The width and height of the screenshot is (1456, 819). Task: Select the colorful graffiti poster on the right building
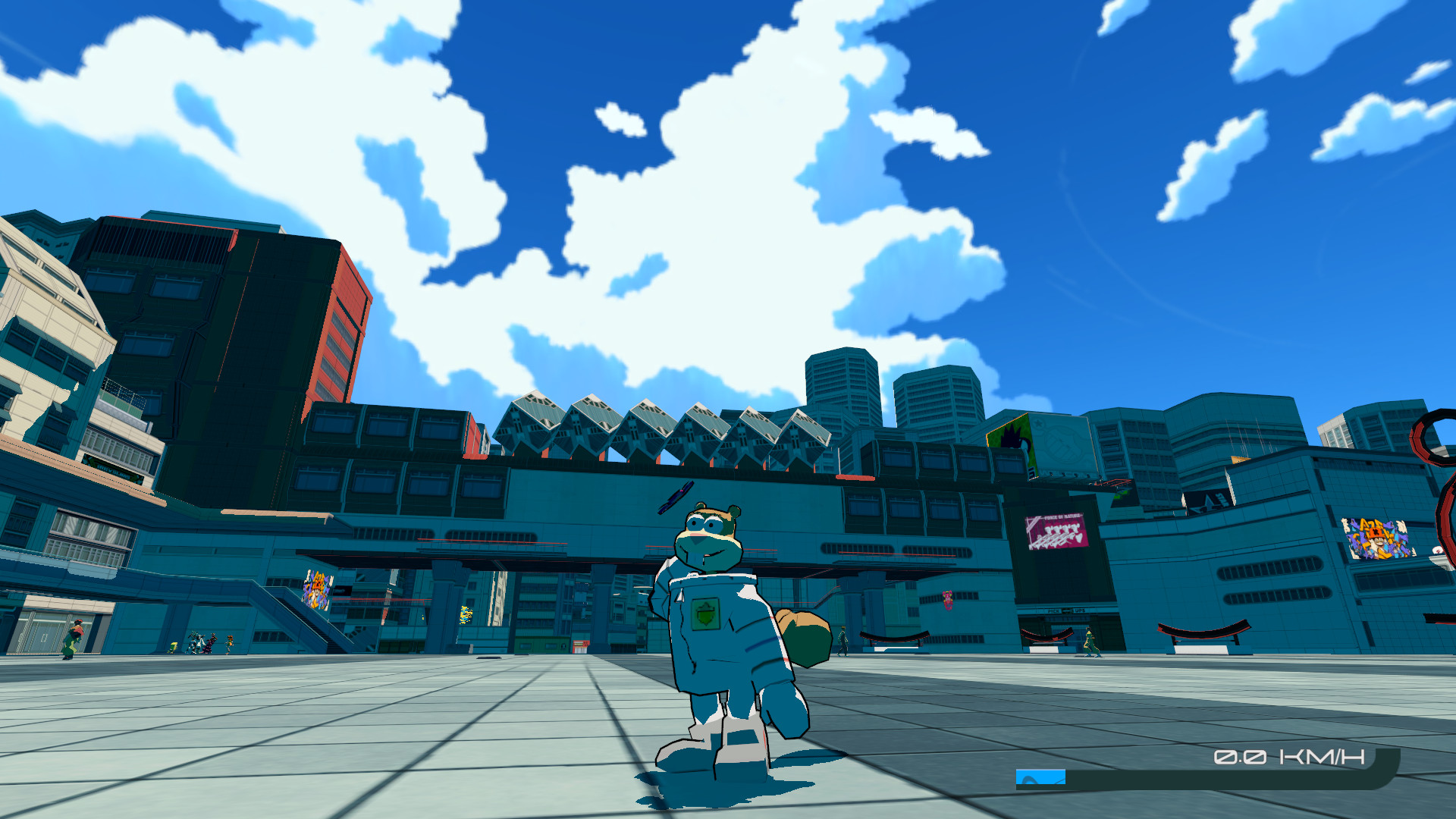pyautogui.click(x=1376, y=540)
